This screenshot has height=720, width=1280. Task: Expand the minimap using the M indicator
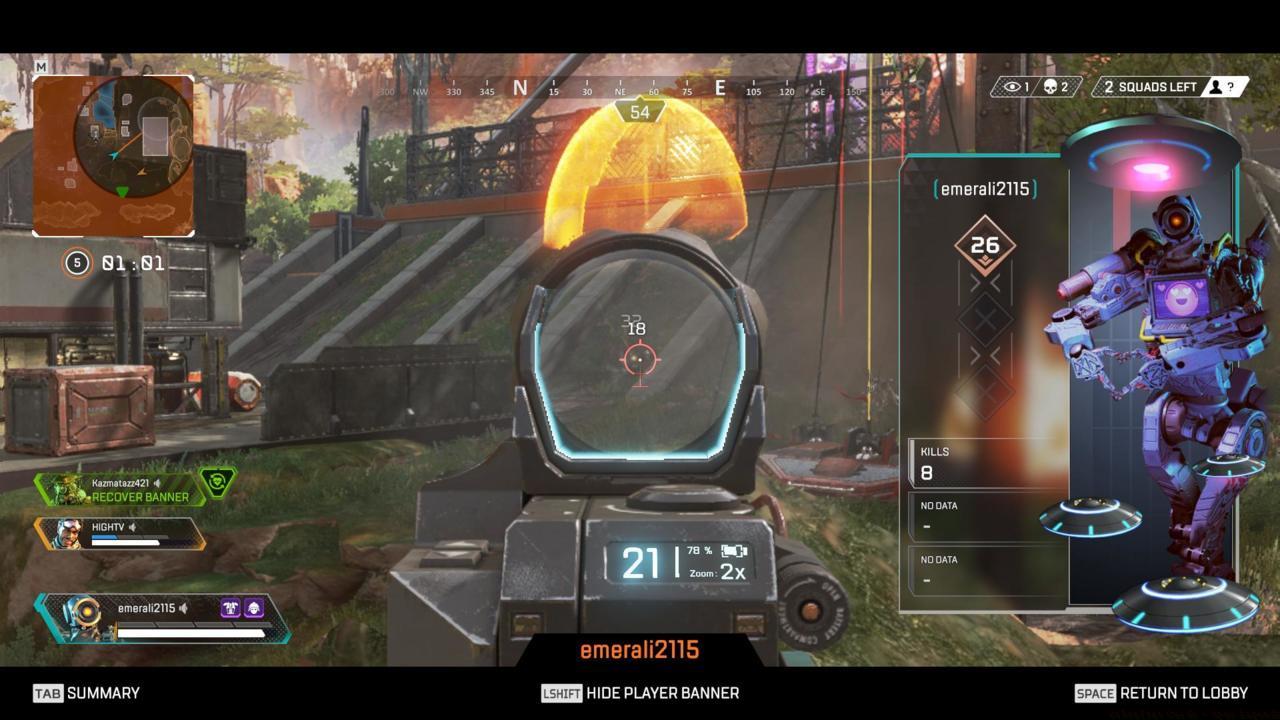click(x=40, y=64)
